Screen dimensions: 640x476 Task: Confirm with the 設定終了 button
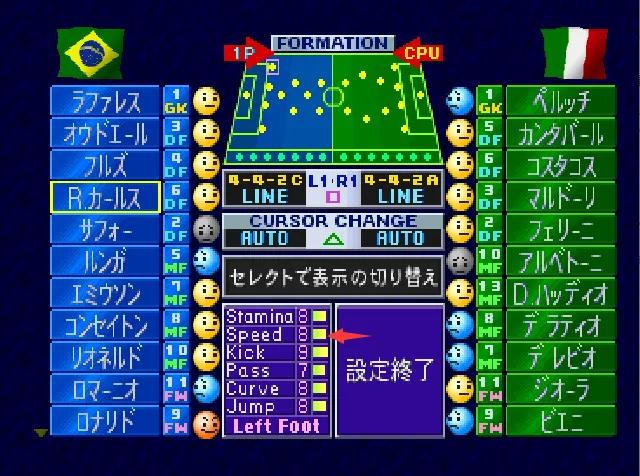coord(389,371)
